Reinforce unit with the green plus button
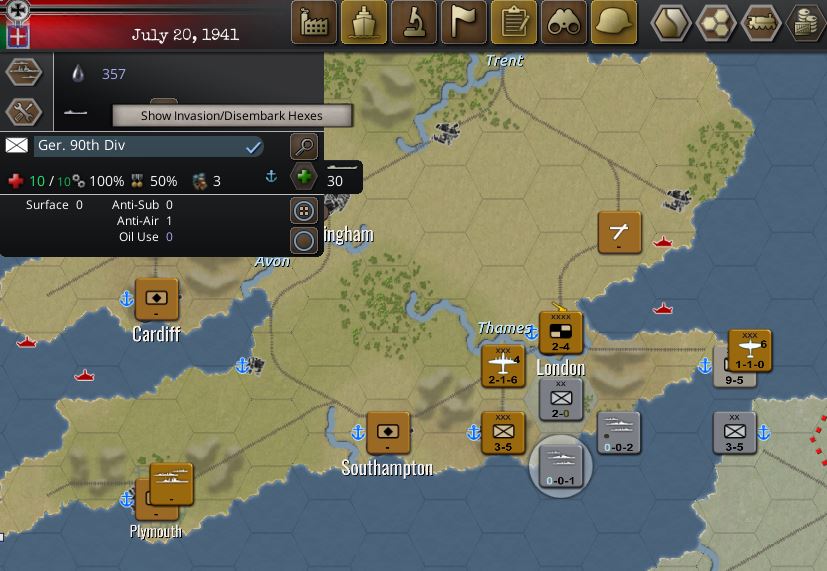Image resolution: width=827 pixels, height=571 pixels. point(305,179)
